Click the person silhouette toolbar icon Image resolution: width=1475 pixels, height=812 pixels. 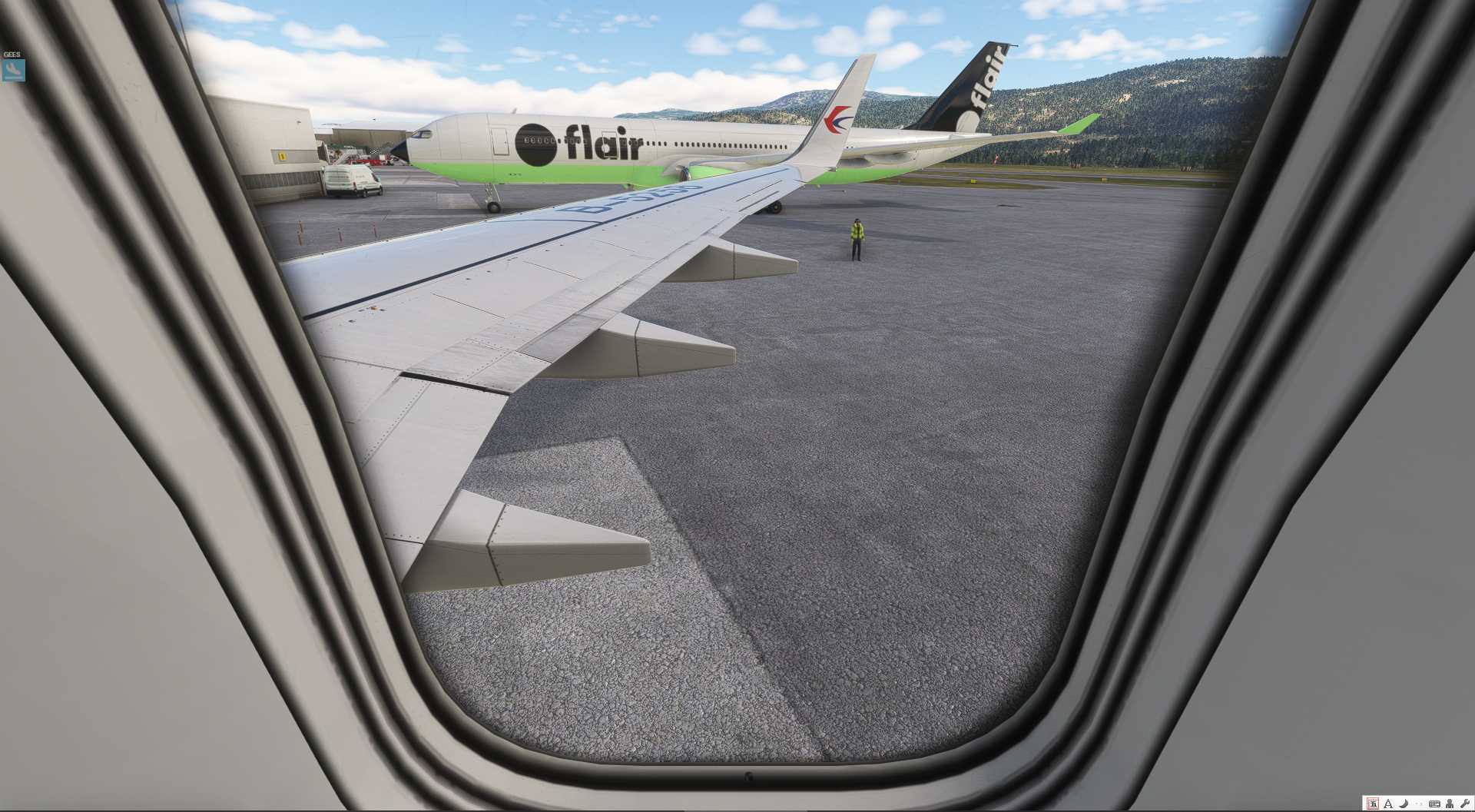point(1450,804)
